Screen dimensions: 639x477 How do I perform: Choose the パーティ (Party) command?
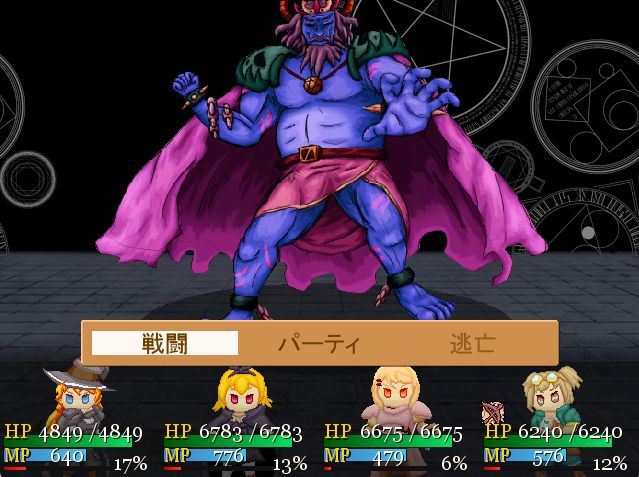click(x=318, y=344)
